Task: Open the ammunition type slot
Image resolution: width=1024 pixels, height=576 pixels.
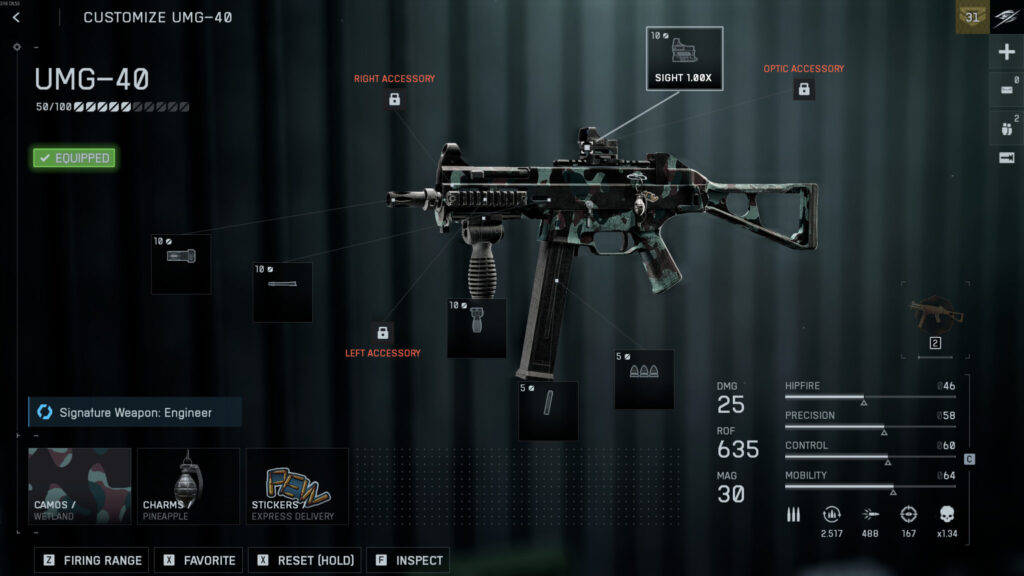Action: (x=644, y=379)
